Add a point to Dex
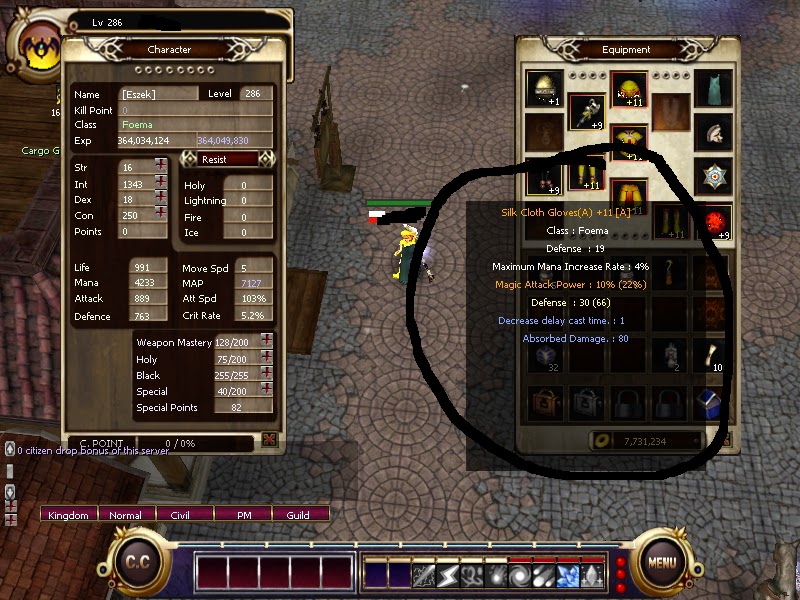This screenshot has width=800, height=600. tap(161, 198)
